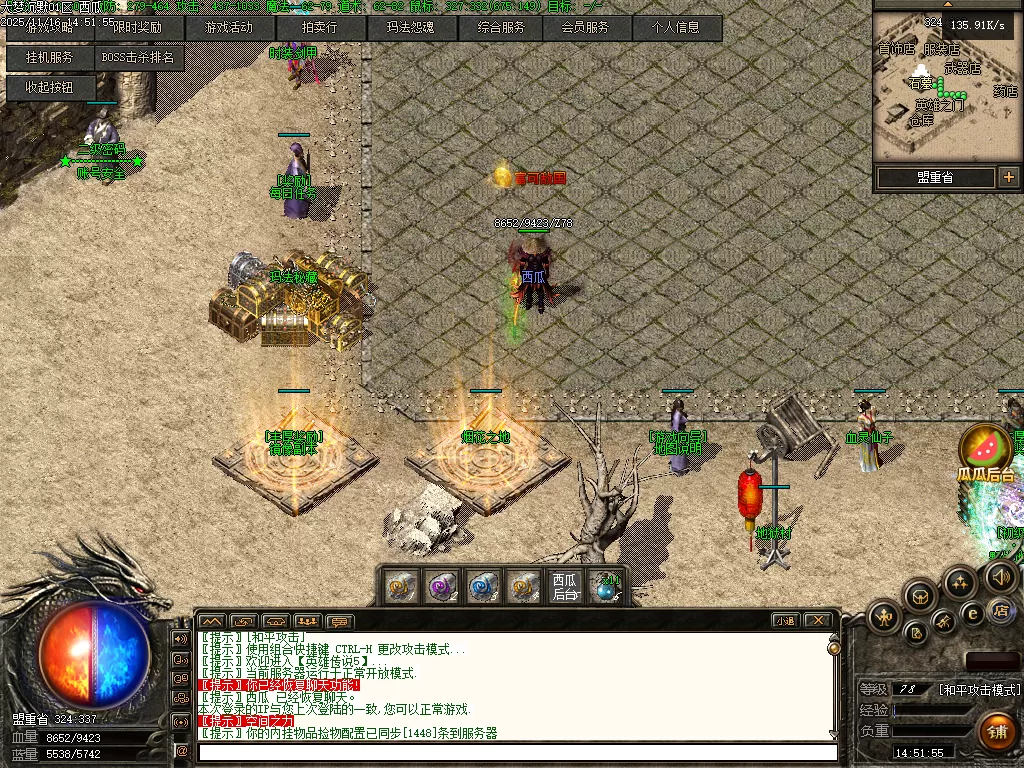Open the 玛法怨魂 menu button

pyautogui.click(x=409, y=28)
